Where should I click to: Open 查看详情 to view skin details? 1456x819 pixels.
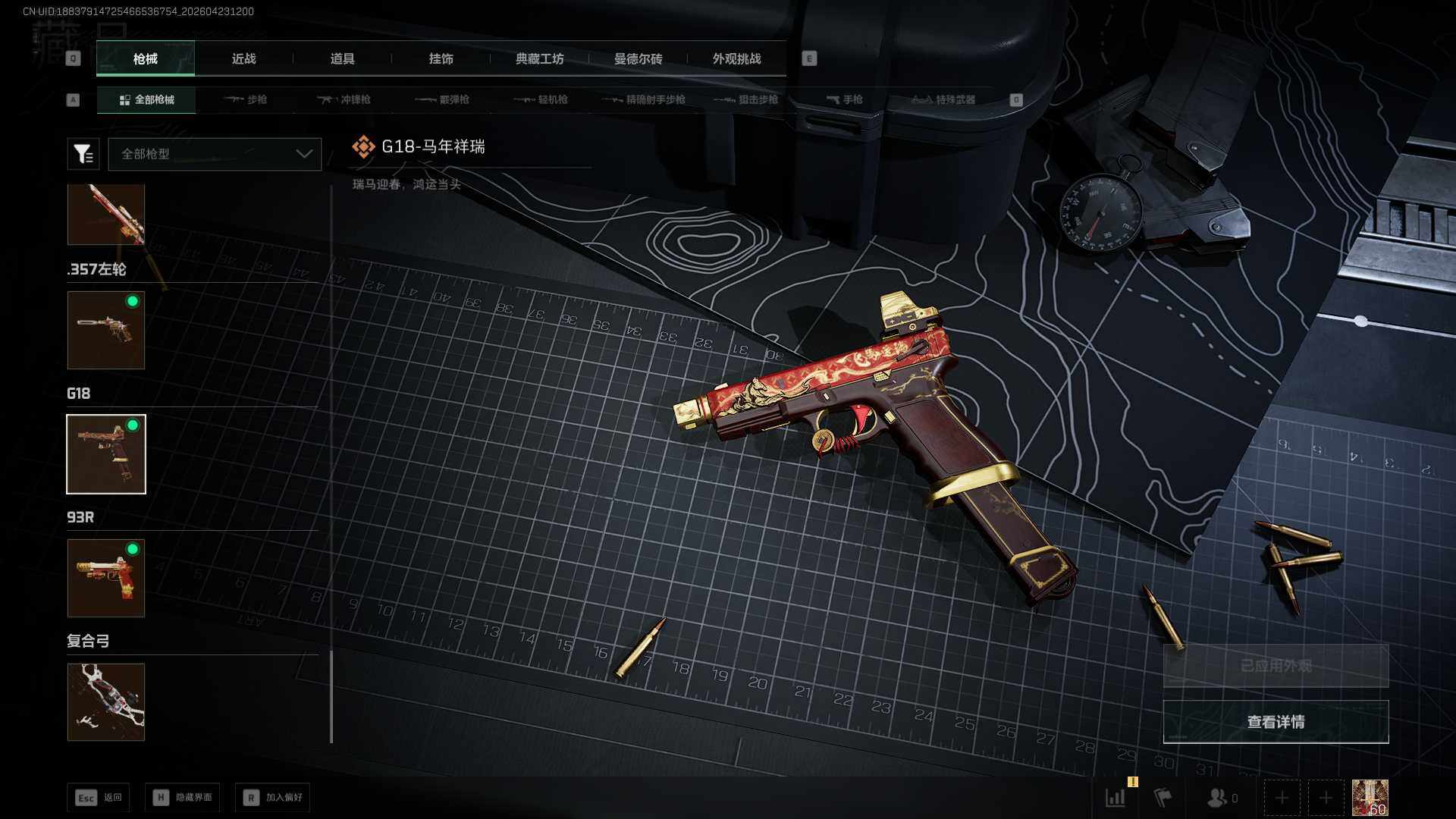click(1276, 722)
